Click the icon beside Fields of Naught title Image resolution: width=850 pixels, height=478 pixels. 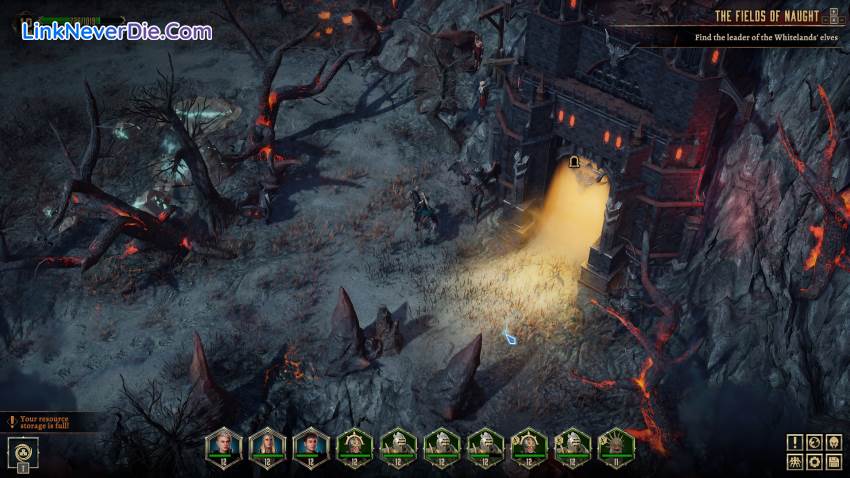pos(834,16)
